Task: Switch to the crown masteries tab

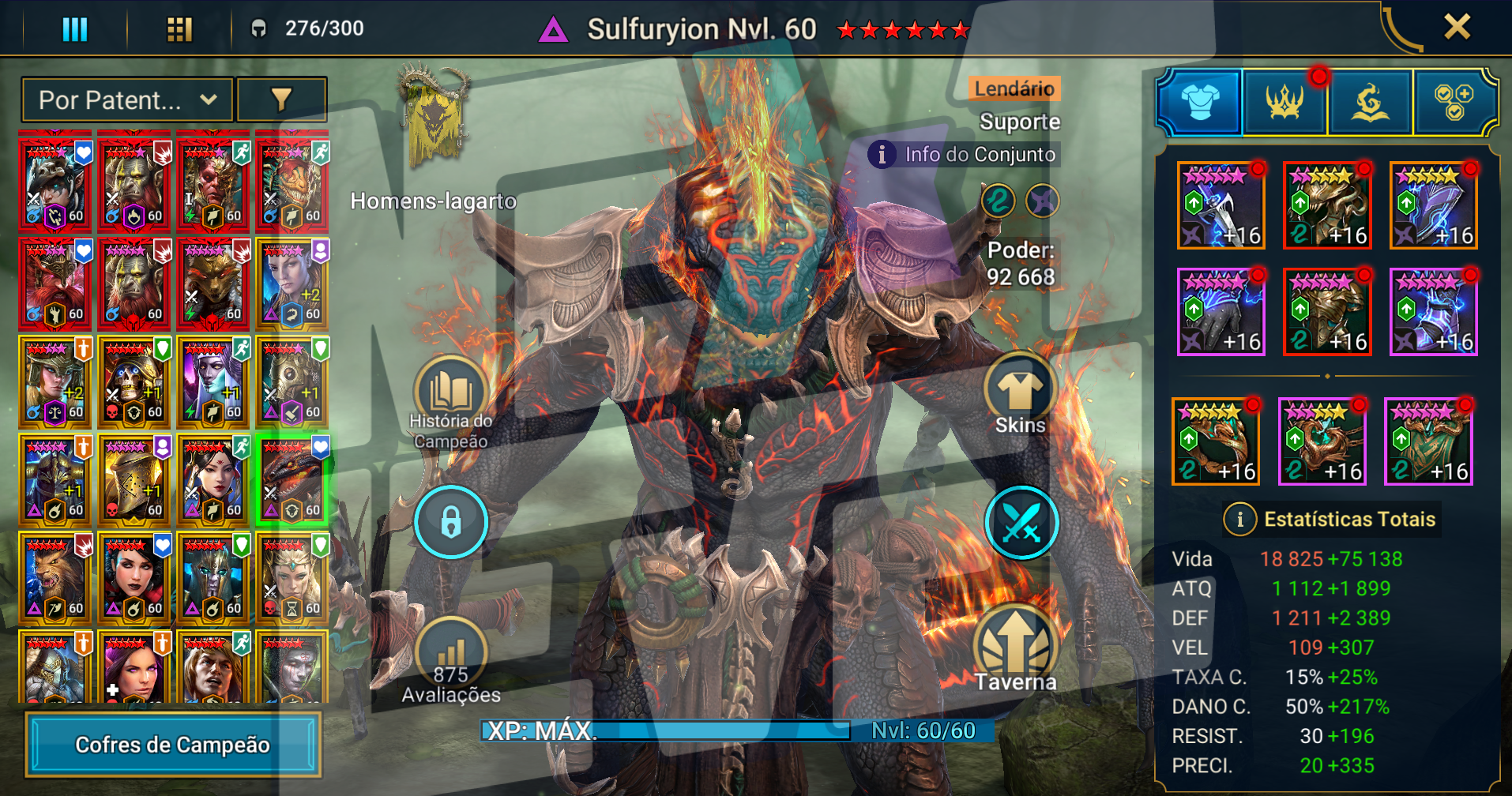Action: [1285, 102]
